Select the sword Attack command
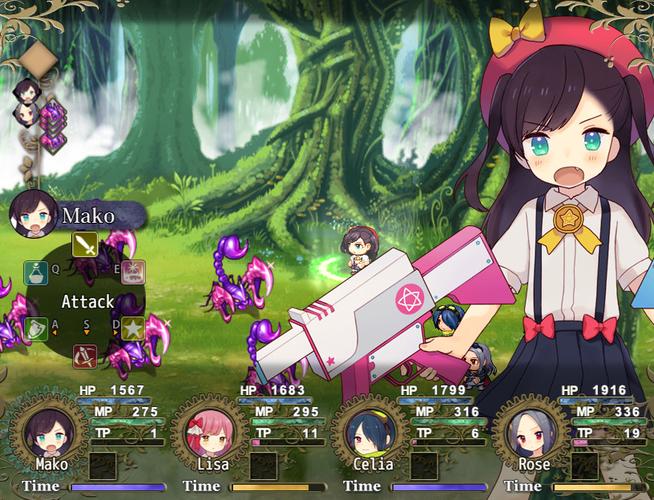654x500 pixels. [85, 244]
